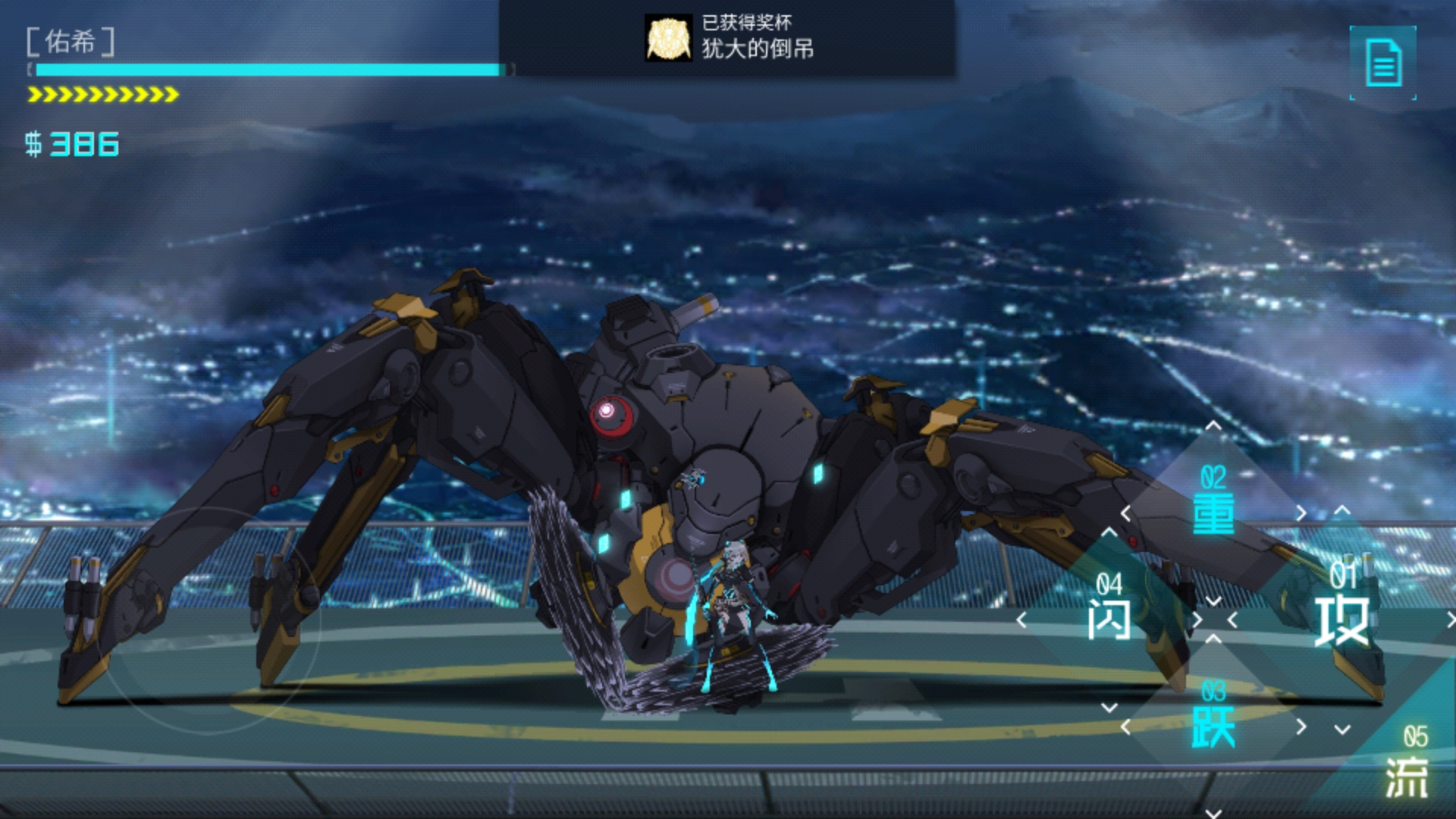Click the 犹大的倒吊 trophy notification

click(728, 38)
